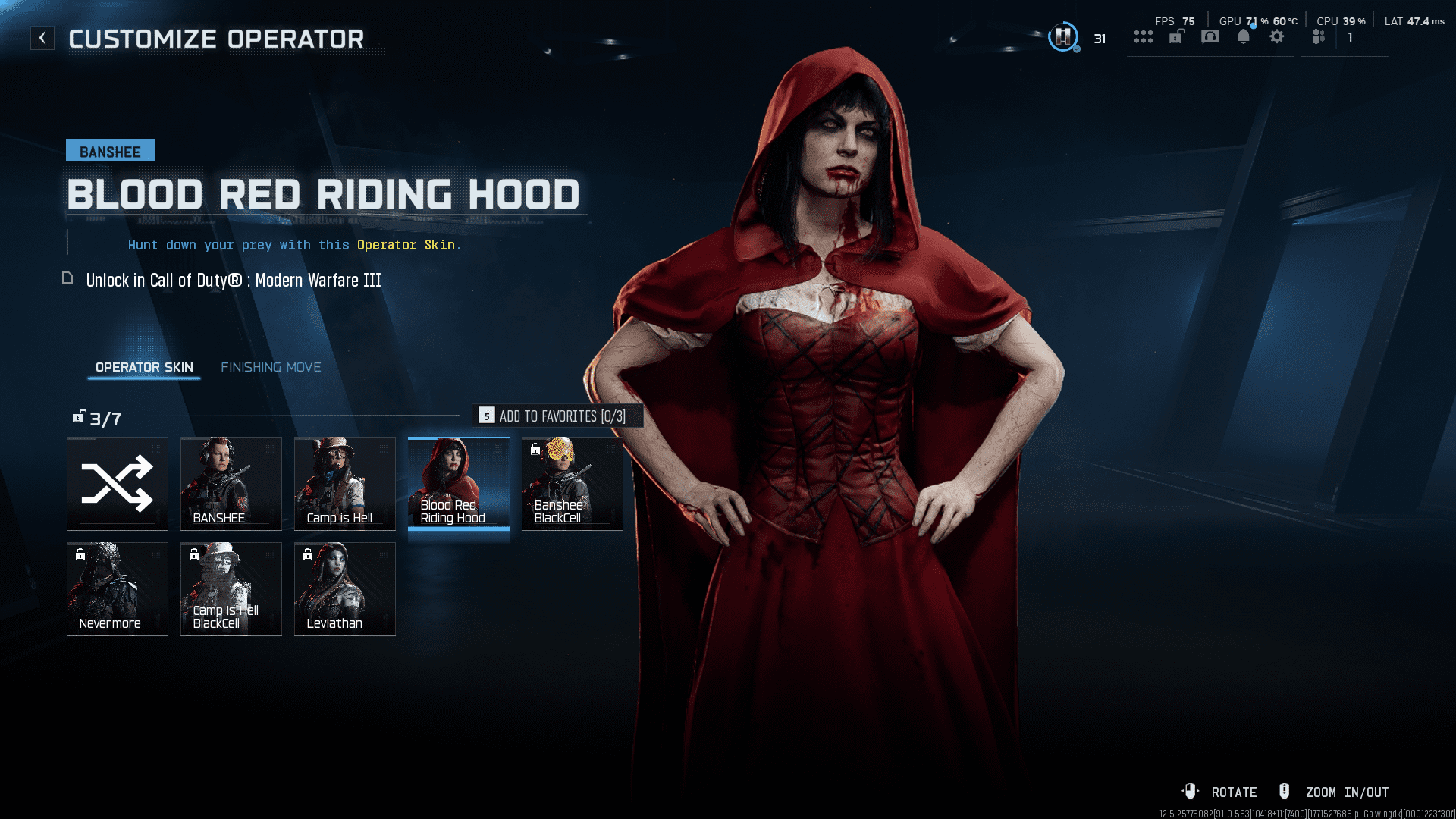Choose the locked Banshee BlackCell skin
Viewport: 1456px width, 819px height.
(x=573, y=484)
